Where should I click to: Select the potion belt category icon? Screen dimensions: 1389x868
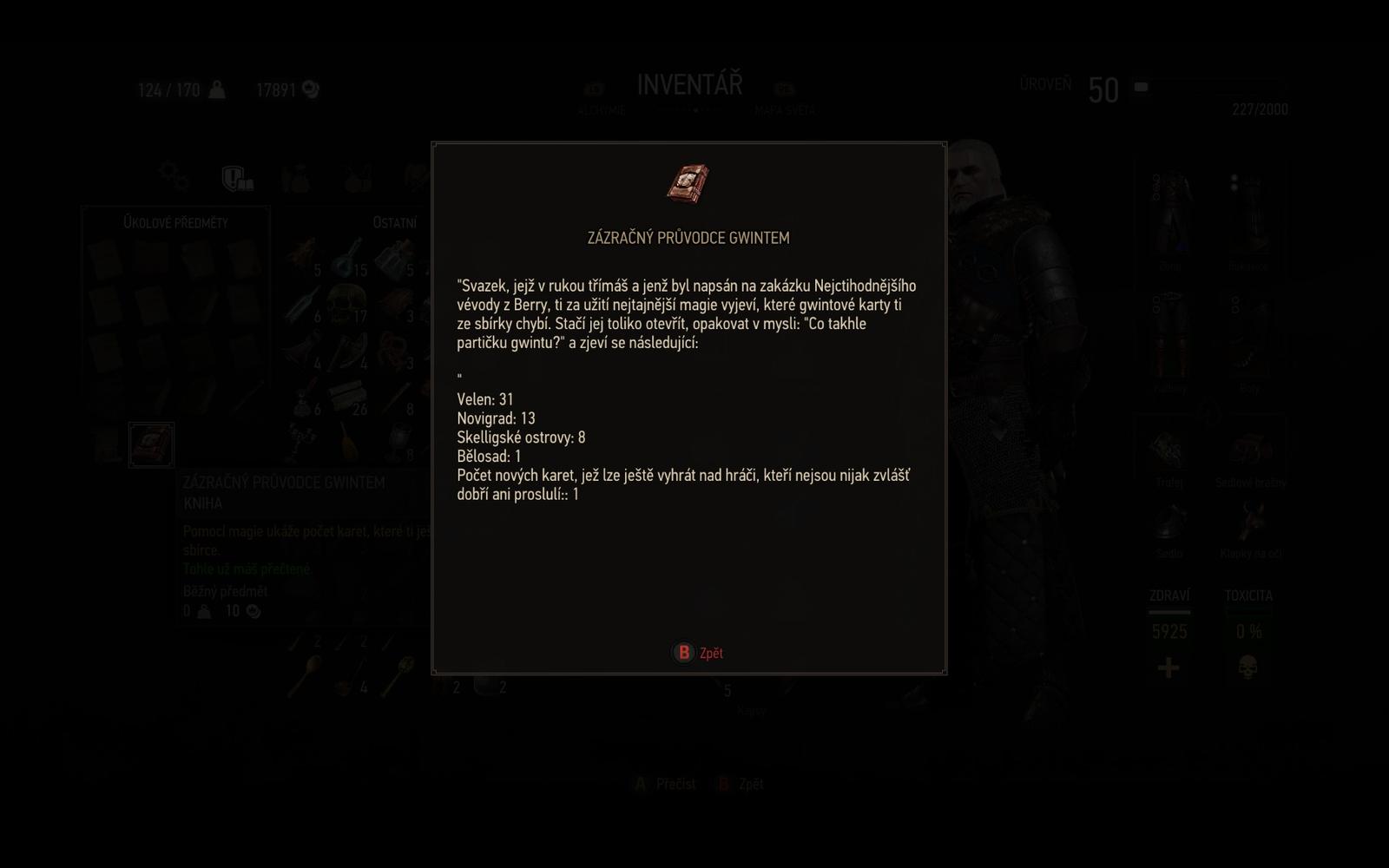coord(357,177)
